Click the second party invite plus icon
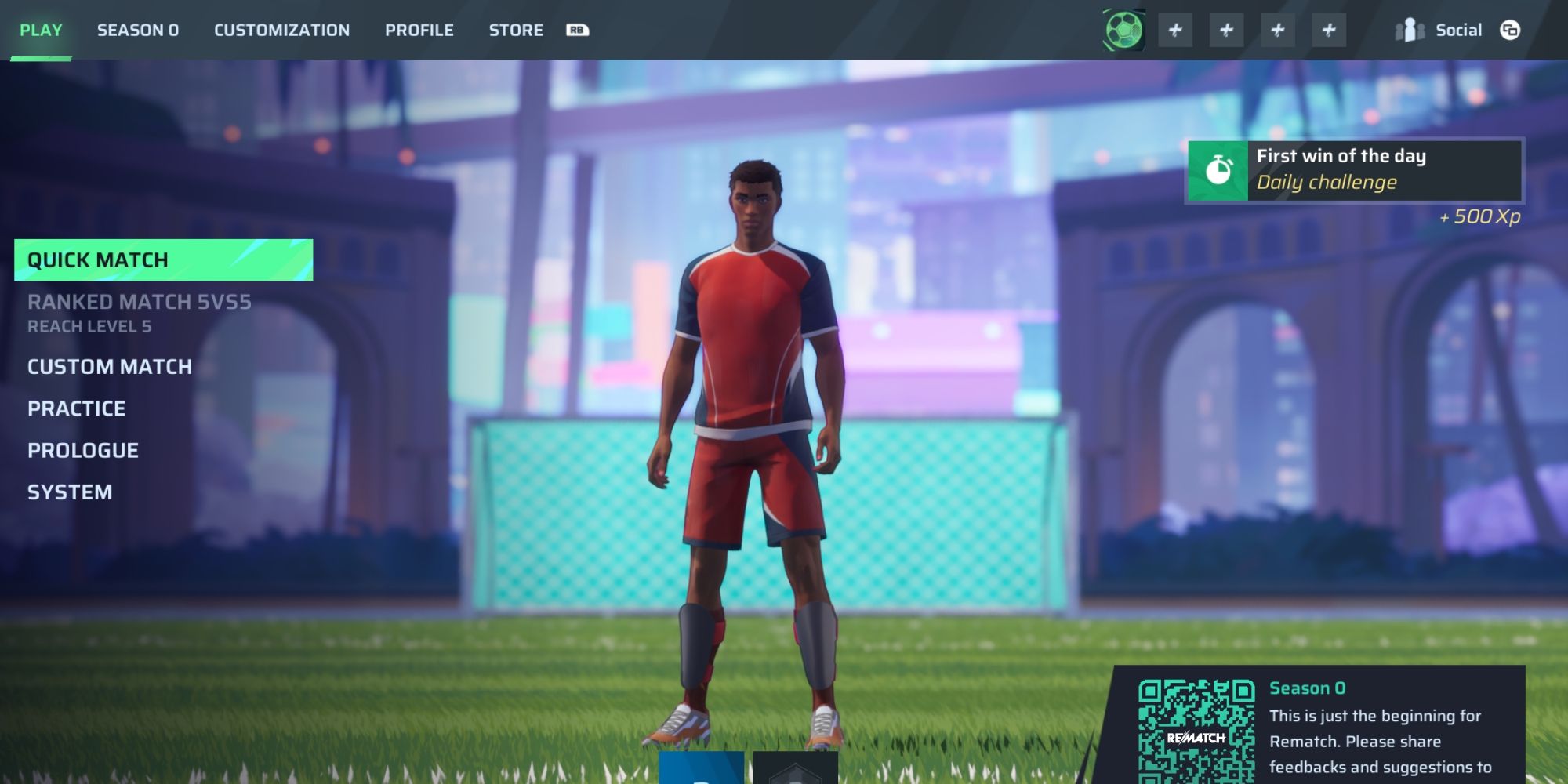 tap(1225, 29)
